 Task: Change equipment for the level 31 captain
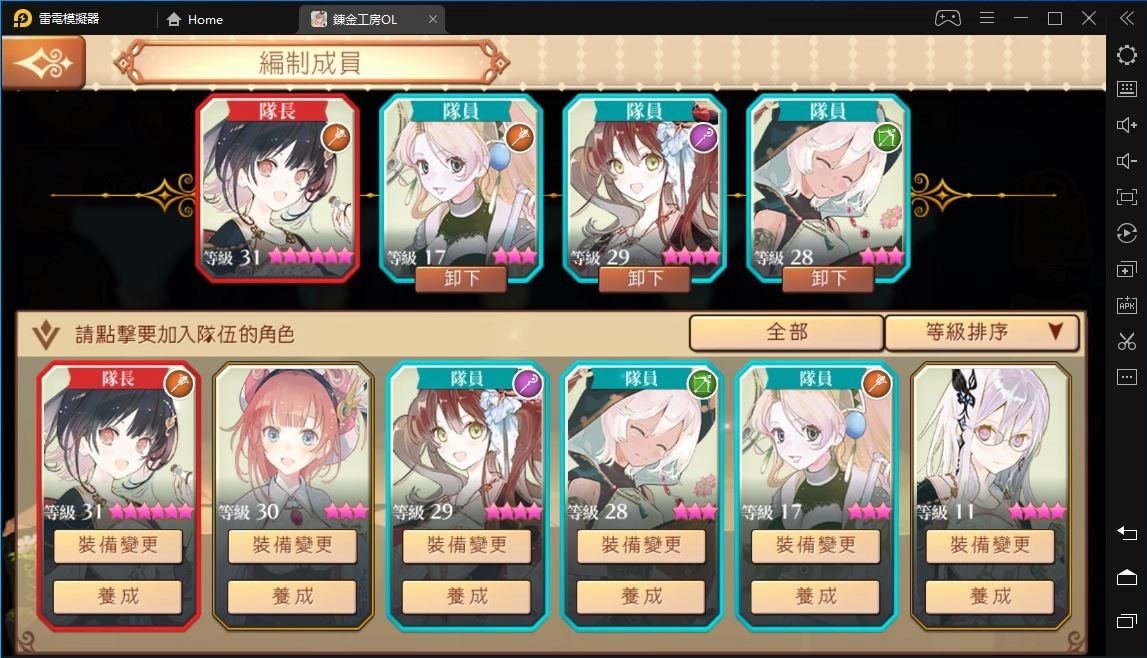click(x=118, y=546)
